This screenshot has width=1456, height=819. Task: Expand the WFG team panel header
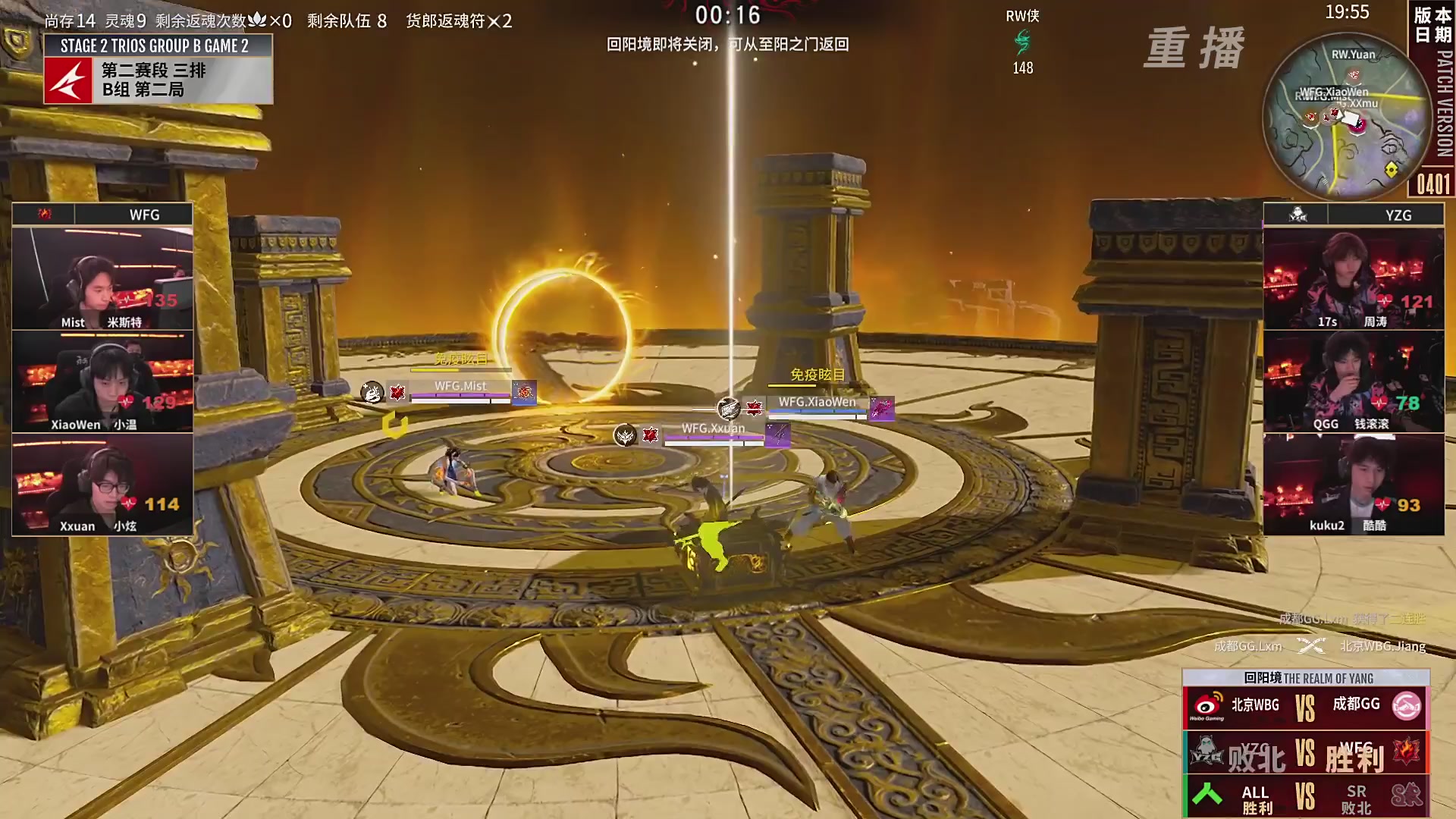102,215
